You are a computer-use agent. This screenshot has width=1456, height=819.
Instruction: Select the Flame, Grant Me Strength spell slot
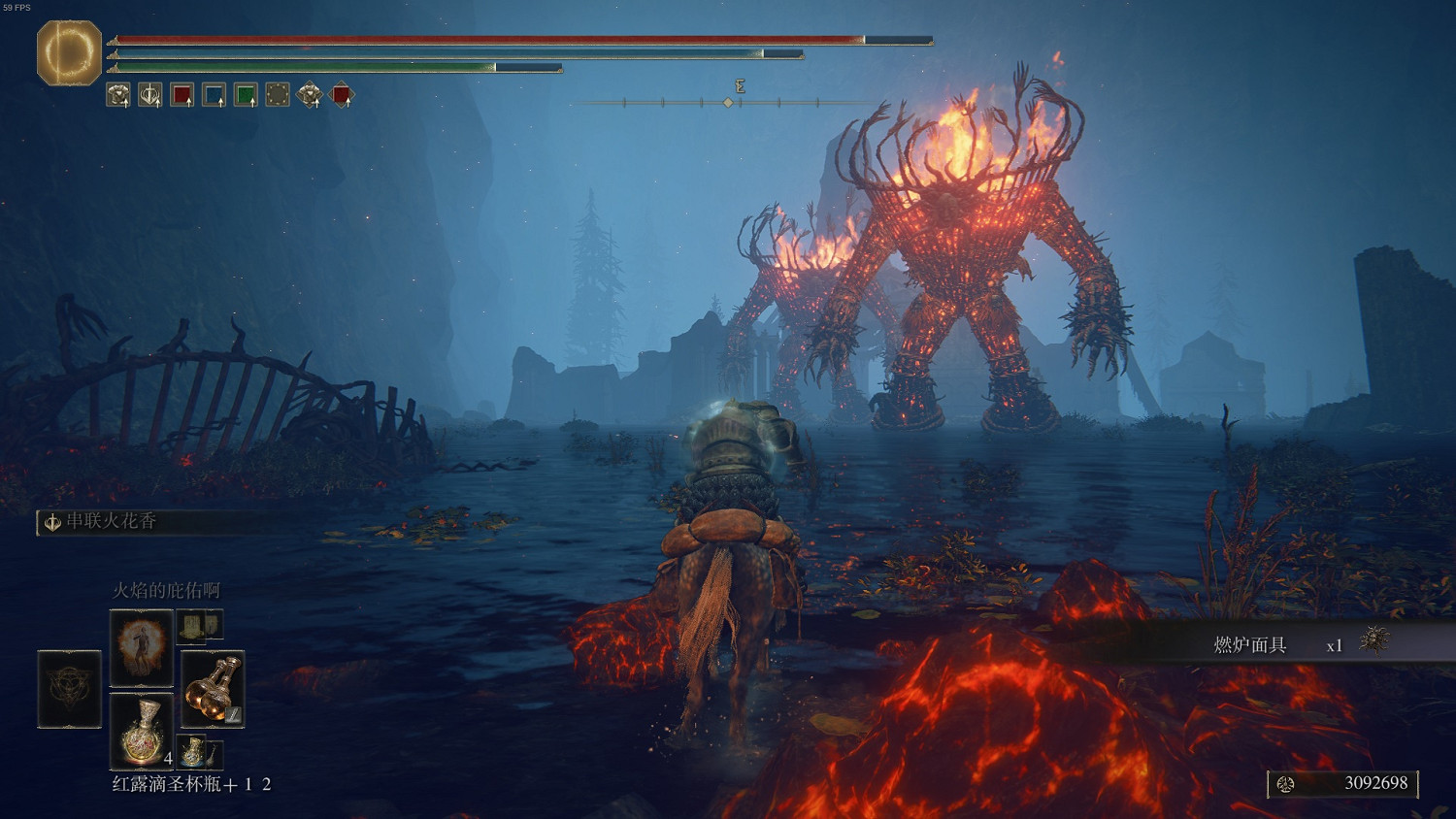click(142, 646)
